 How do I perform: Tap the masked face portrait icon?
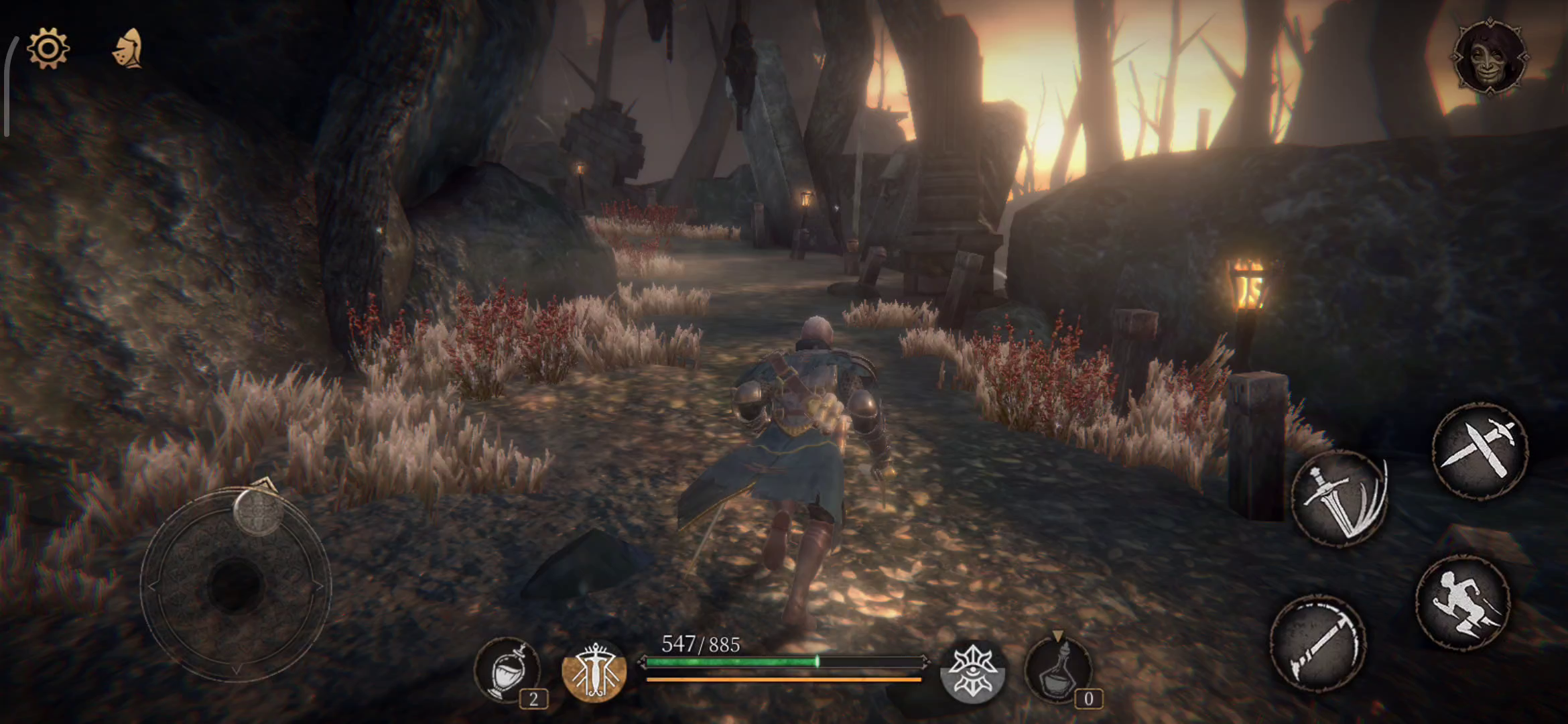pyautogui.click(x=1490, y=57)
